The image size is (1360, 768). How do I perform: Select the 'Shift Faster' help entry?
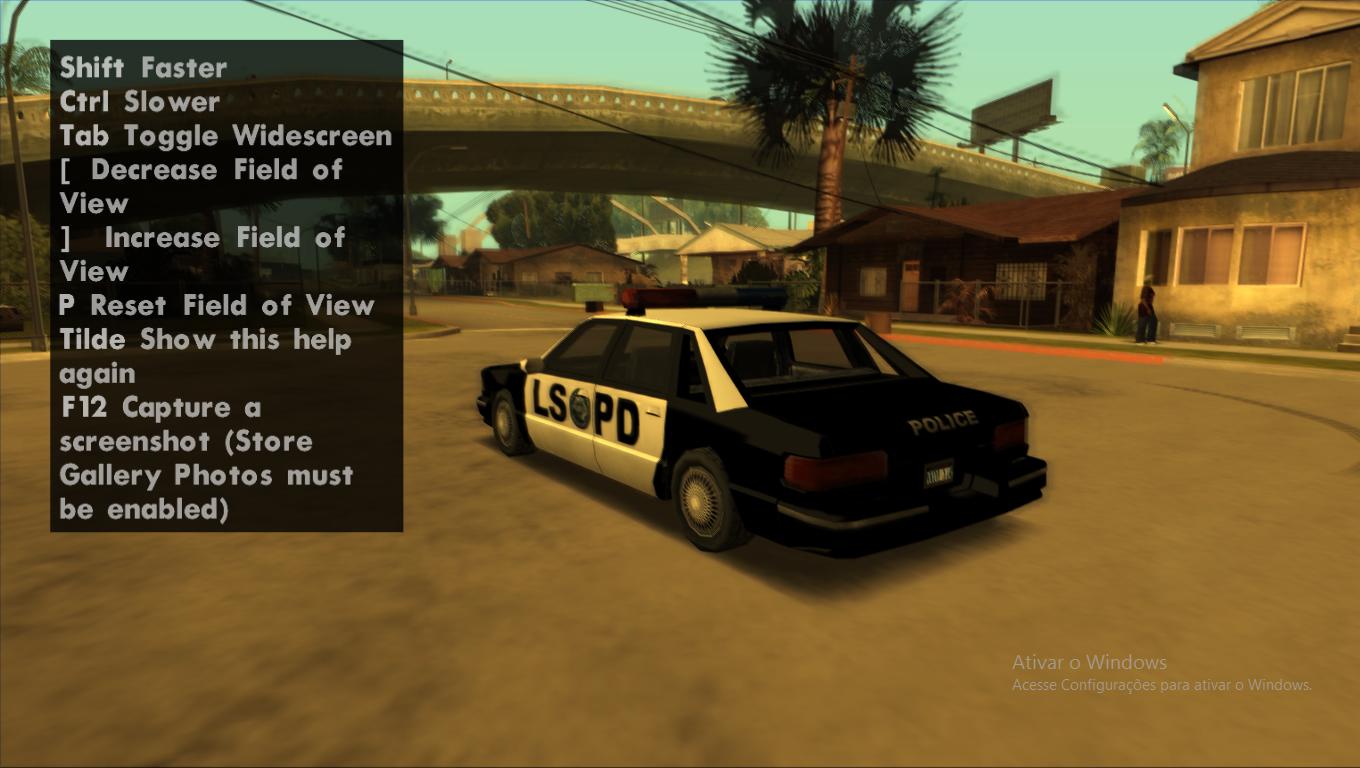coord(143,68)
